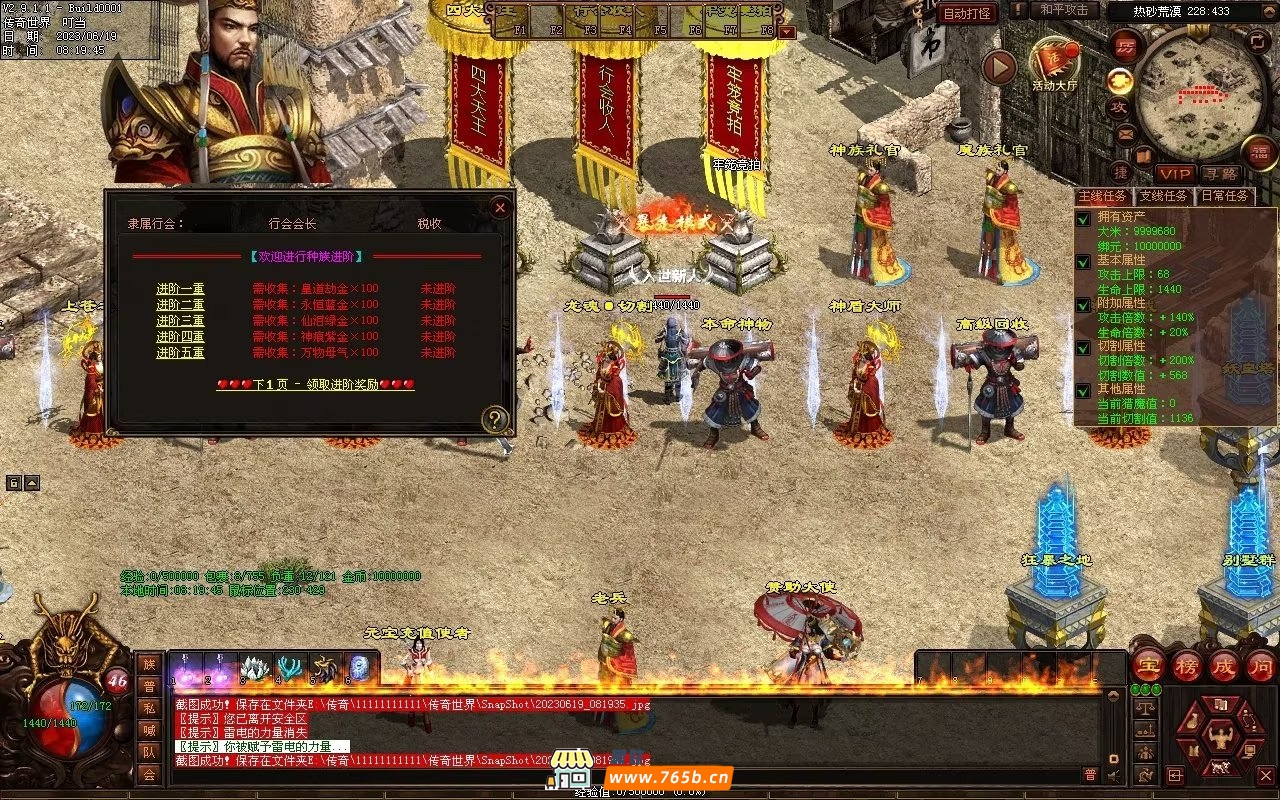1280x800 pixels.
Task: Choose the 进阶三重 advancement option
Action: [x=180, y=321]
